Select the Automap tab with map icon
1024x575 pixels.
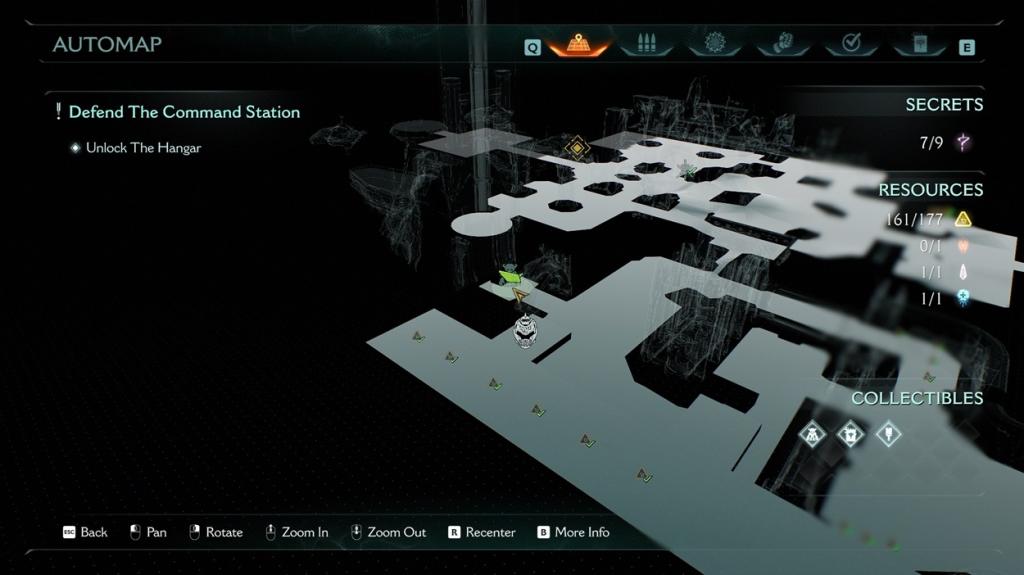(578, 44)
